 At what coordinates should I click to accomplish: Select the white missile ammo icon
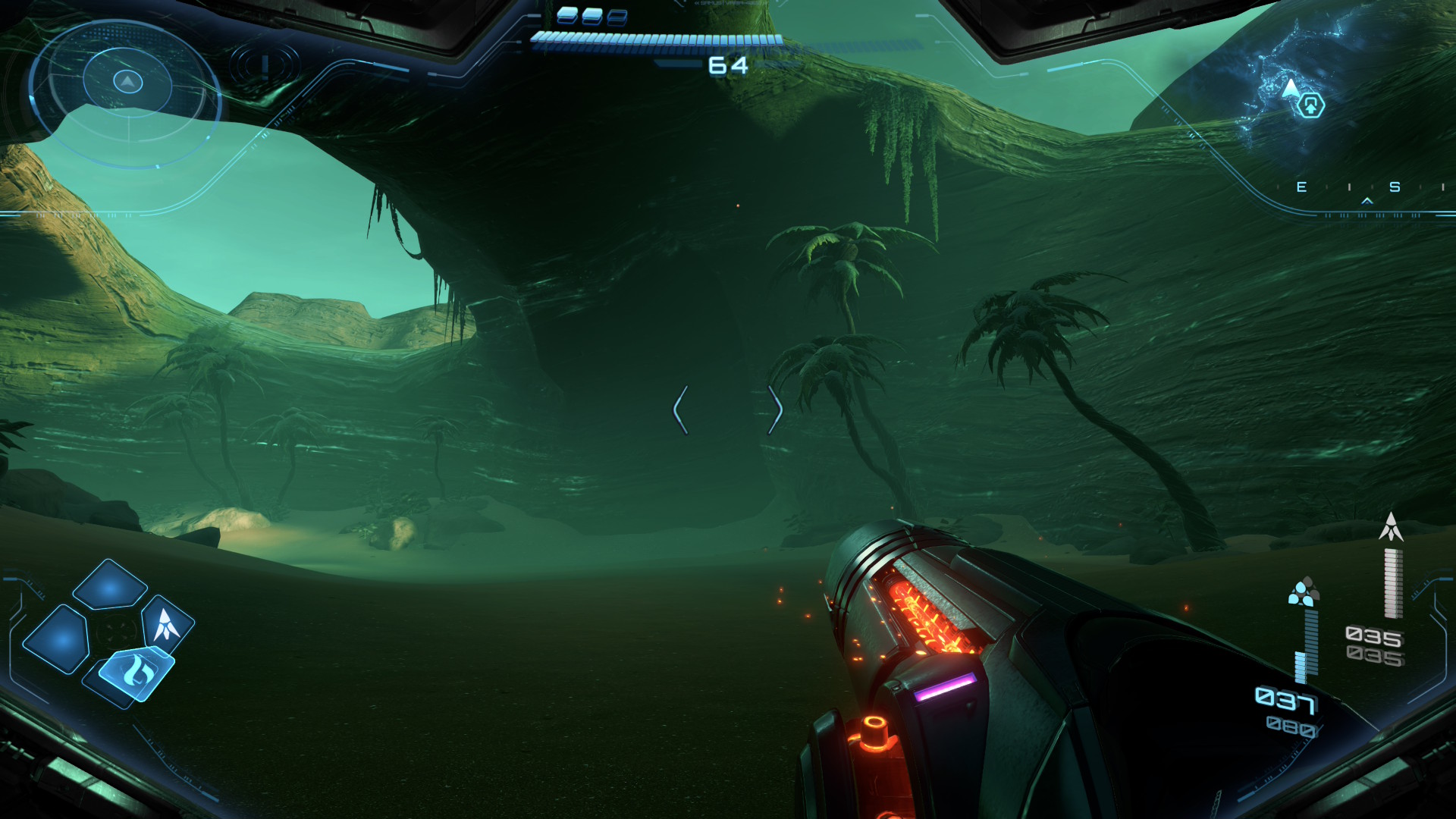pyautogui.click(x=1391, y=527)
